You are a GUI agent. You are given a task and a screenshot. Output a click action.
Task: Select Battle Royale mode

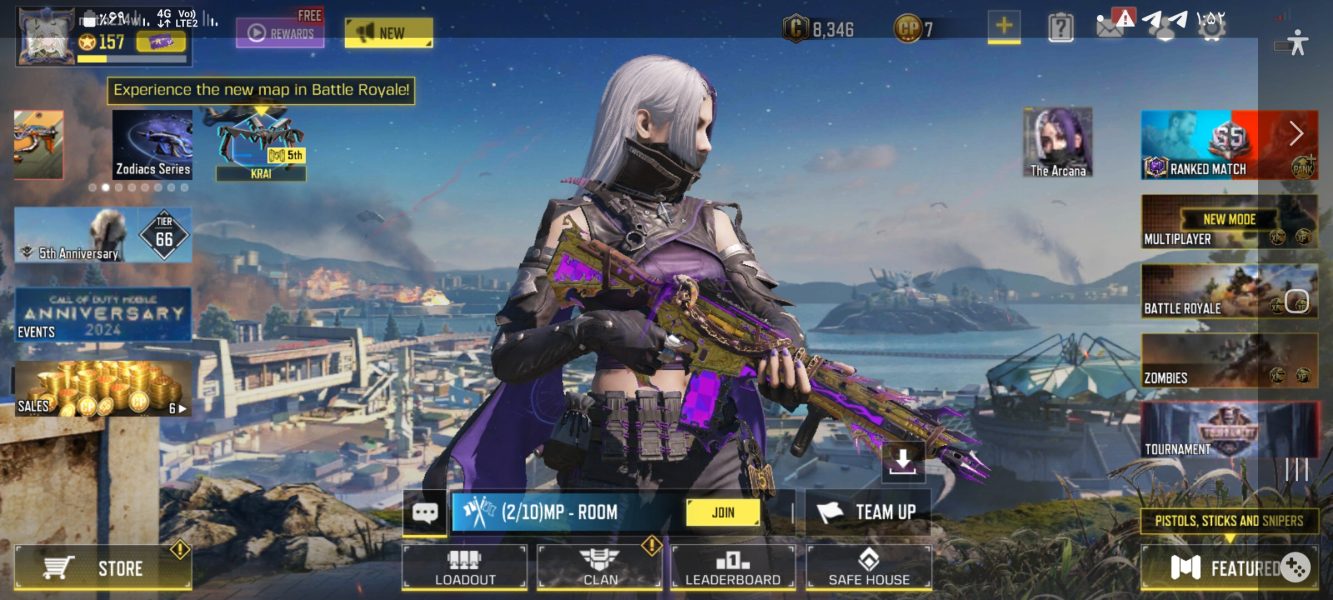(1229, 291)
